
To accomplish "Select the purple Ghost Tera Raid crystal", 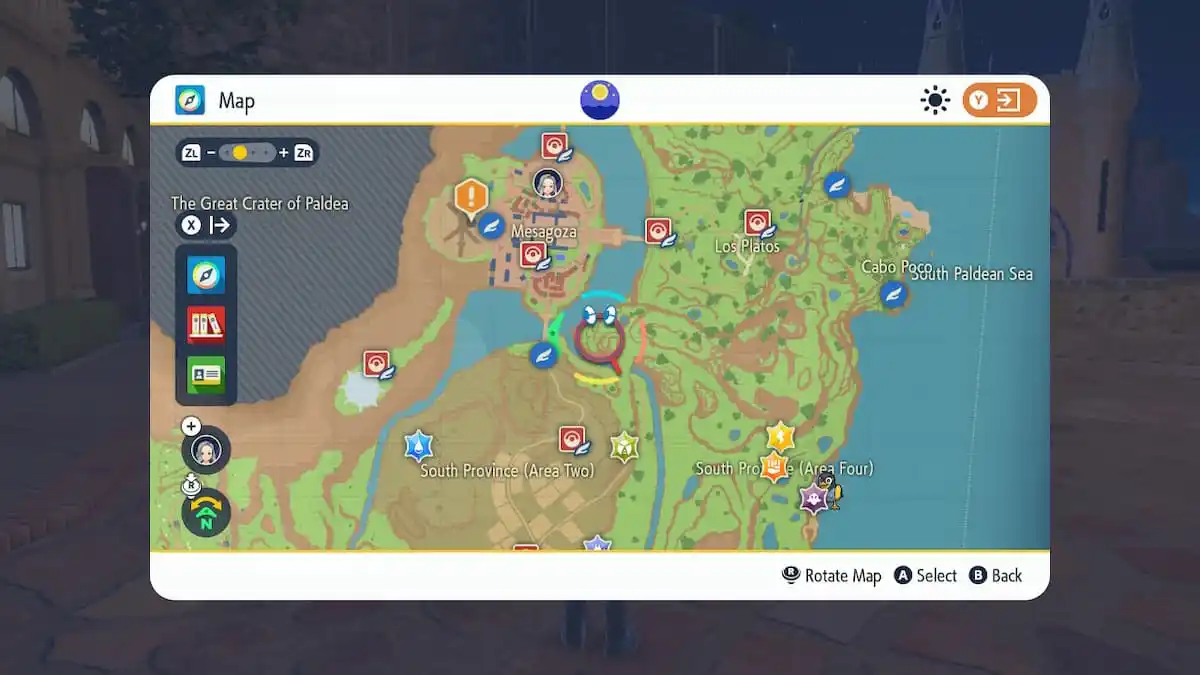I will (813, 497).
